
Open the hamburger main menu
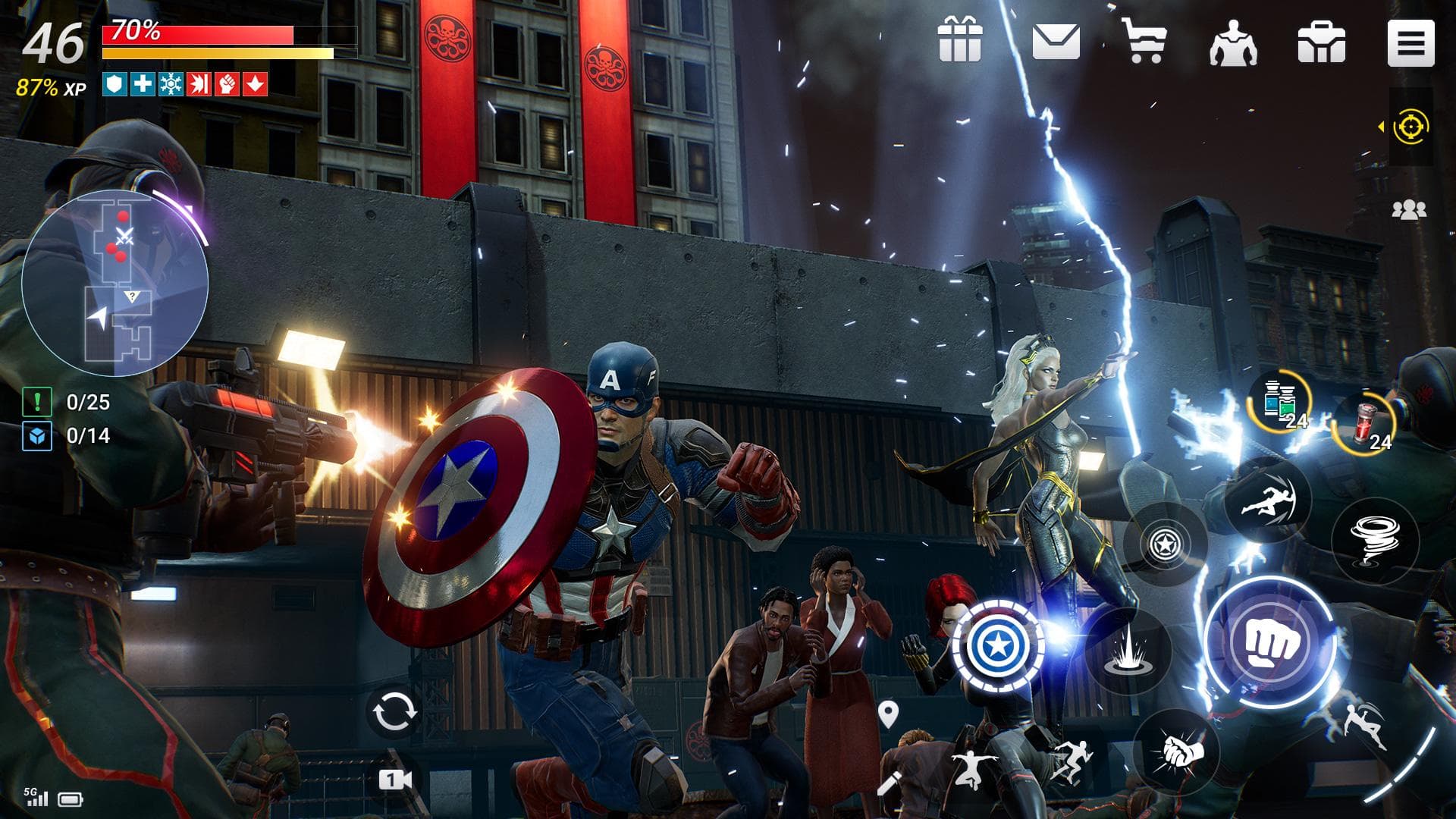1409,43
